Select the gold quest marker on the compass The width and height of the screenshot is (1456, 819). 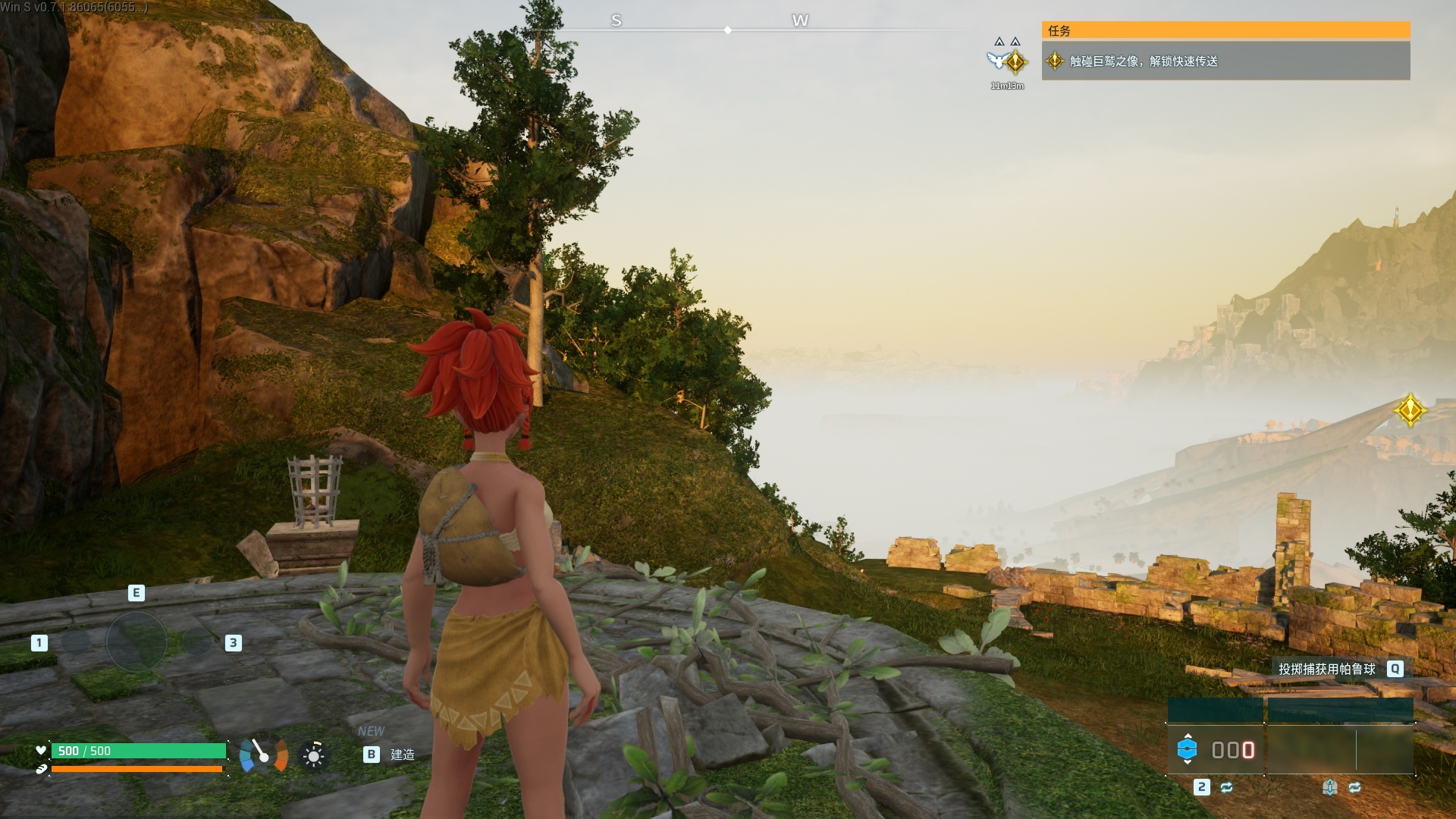tap(1016, 61)
